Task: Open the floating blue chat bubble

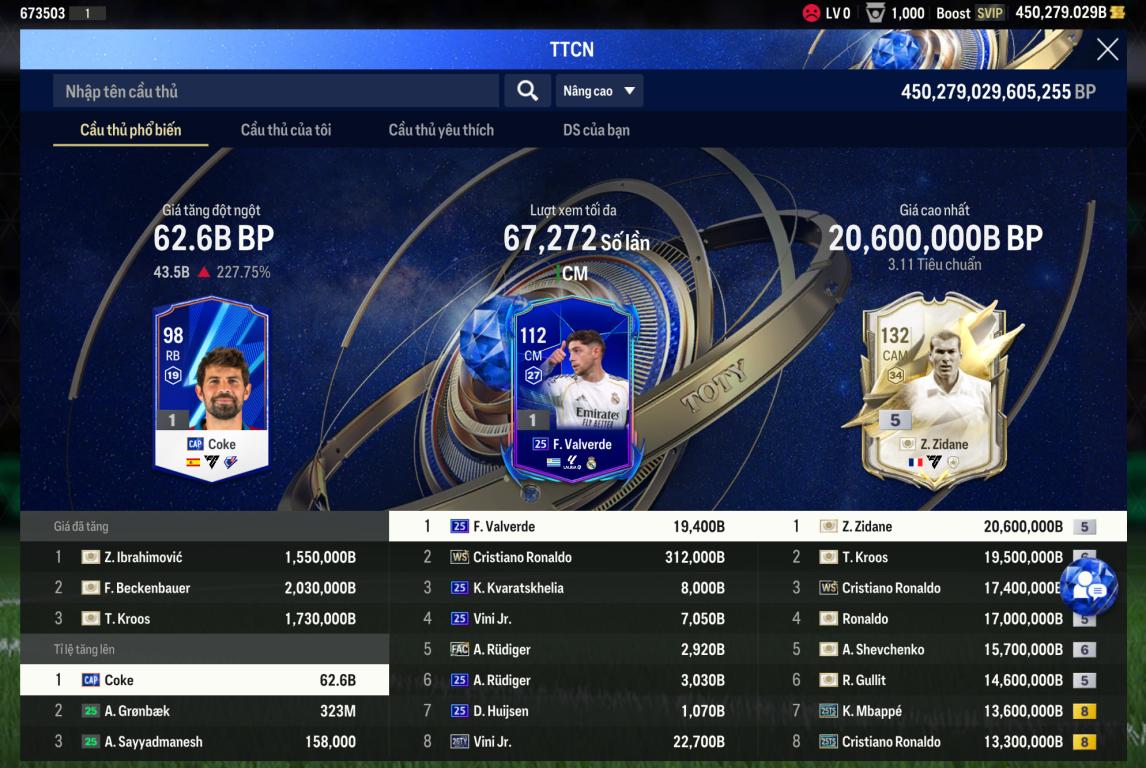Action: point(1088,587)
